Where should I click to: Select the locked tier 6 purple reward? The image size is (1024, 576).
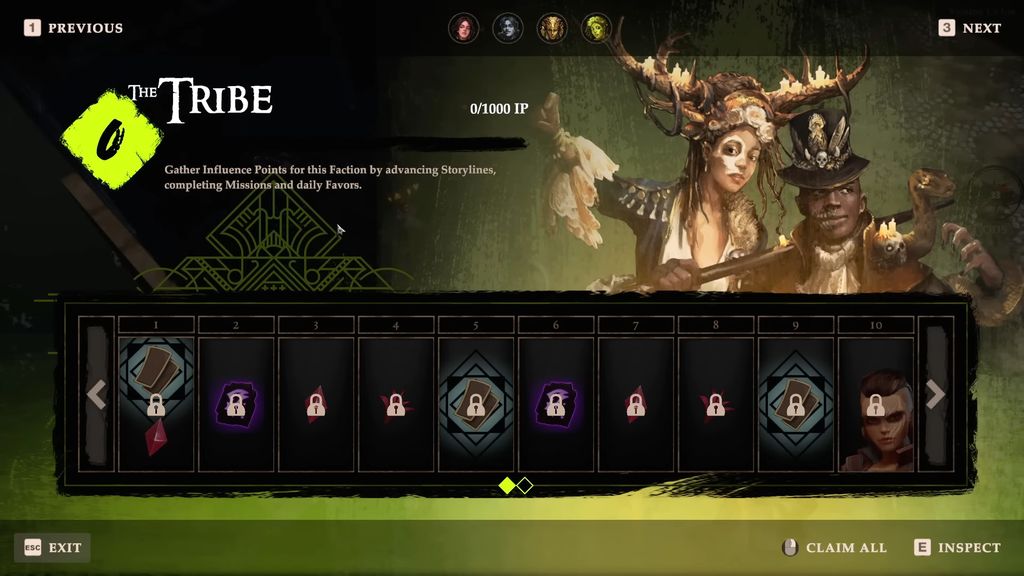pos(556,404)
